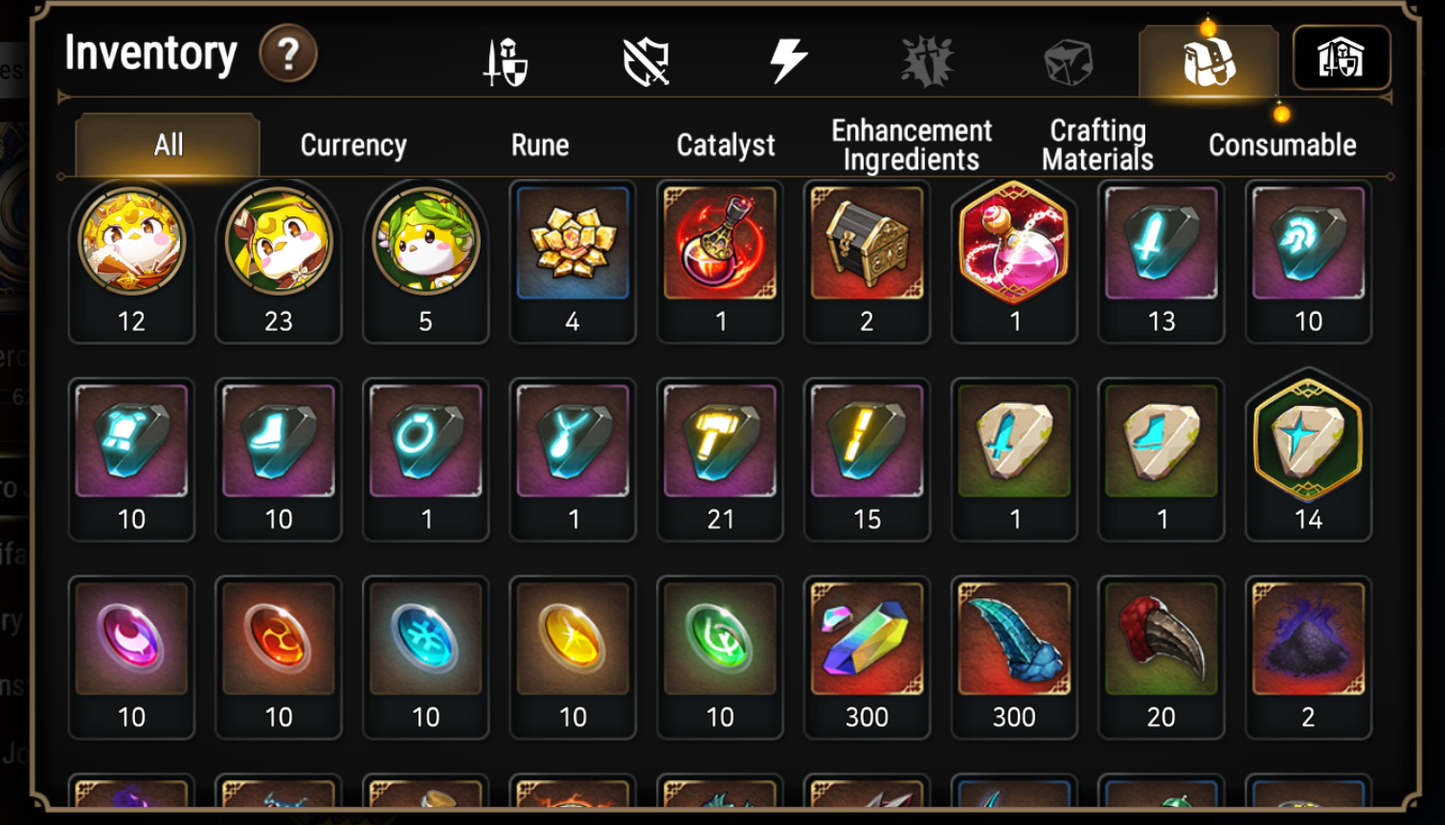
Task: Open the Rune tab
Action: point(540,145)
